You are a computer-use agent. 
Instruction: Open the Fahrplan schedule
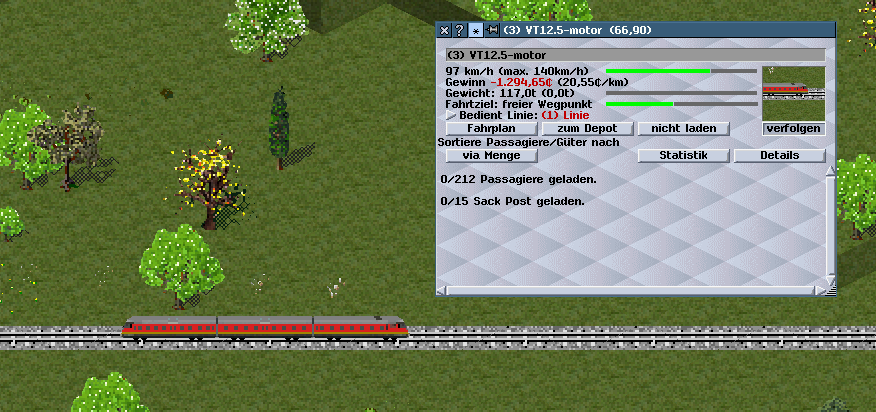(x=489, y=129)
